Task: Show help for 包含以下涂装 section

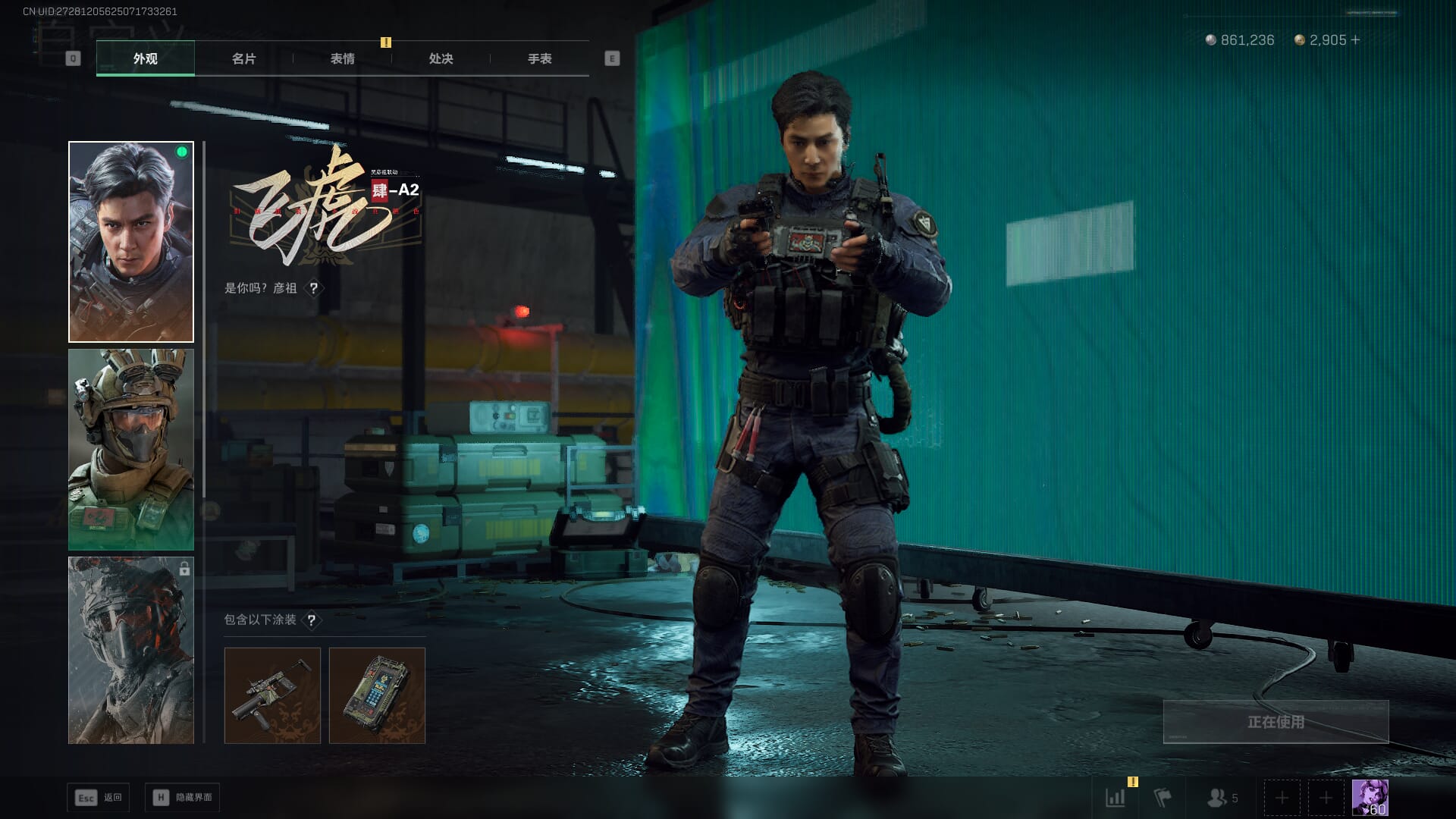Action: 311,620
